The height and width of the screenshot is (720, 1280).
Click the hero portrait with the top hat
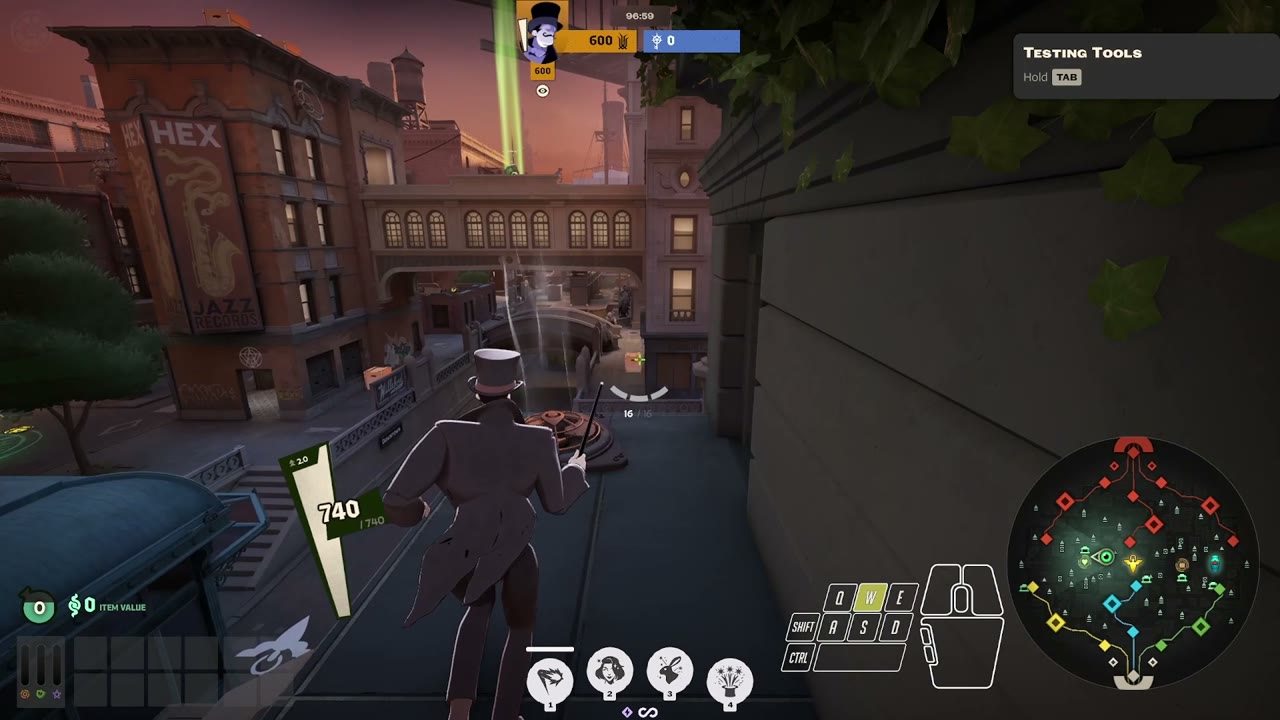[540, 35]
